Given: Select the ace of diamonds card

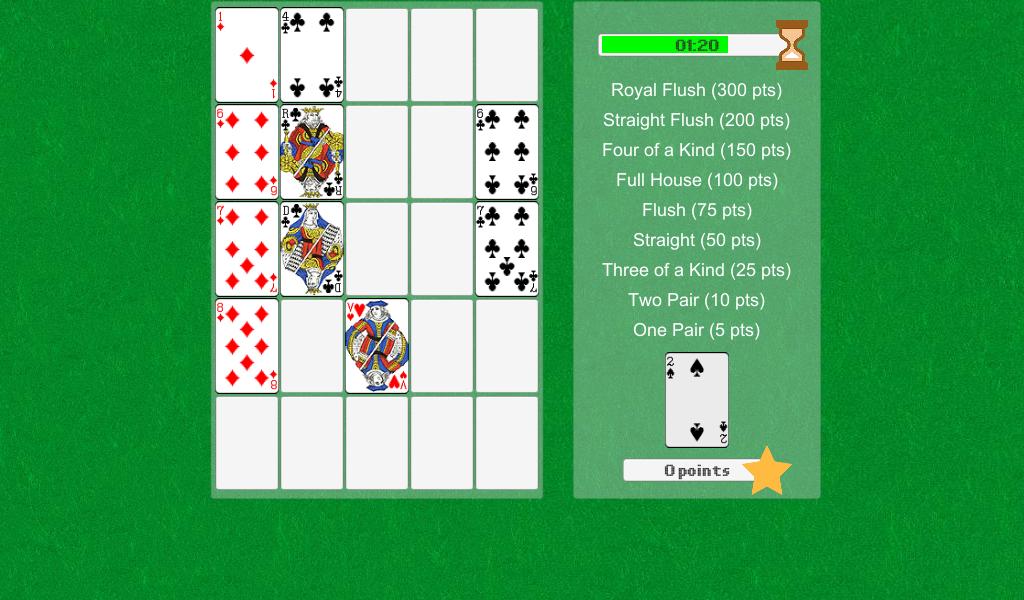Looking at the screenshot, I should 247,55.
